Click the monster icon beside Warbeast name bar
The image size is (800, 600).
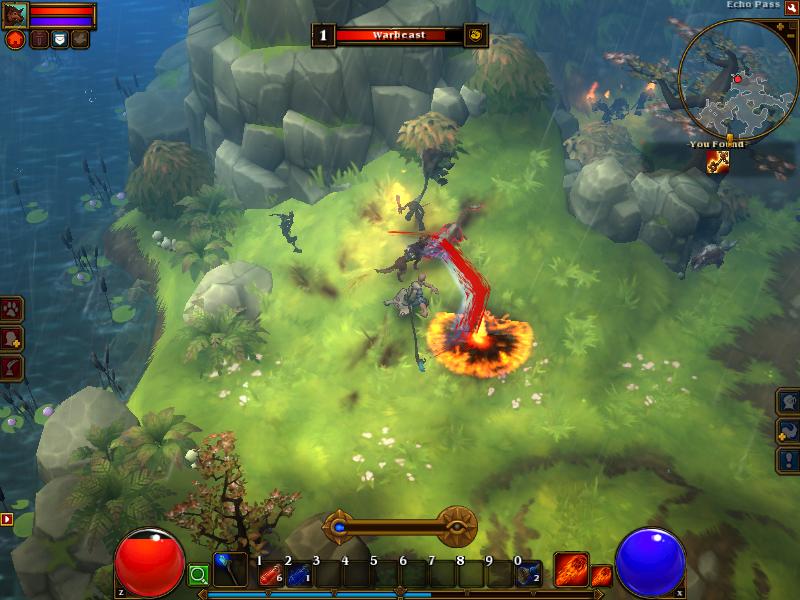pos(476,35)
